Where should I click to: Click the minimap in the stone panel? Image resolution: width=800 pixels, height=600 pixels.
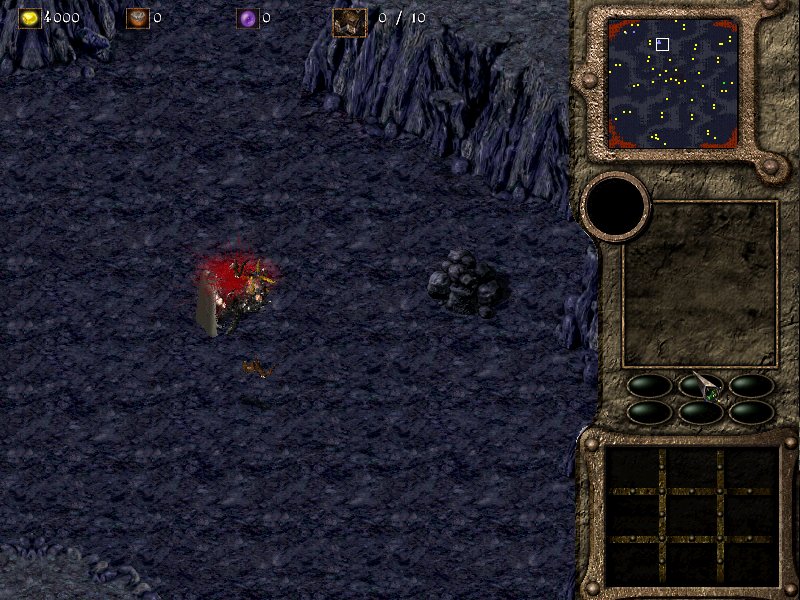[x=673, y=84]
